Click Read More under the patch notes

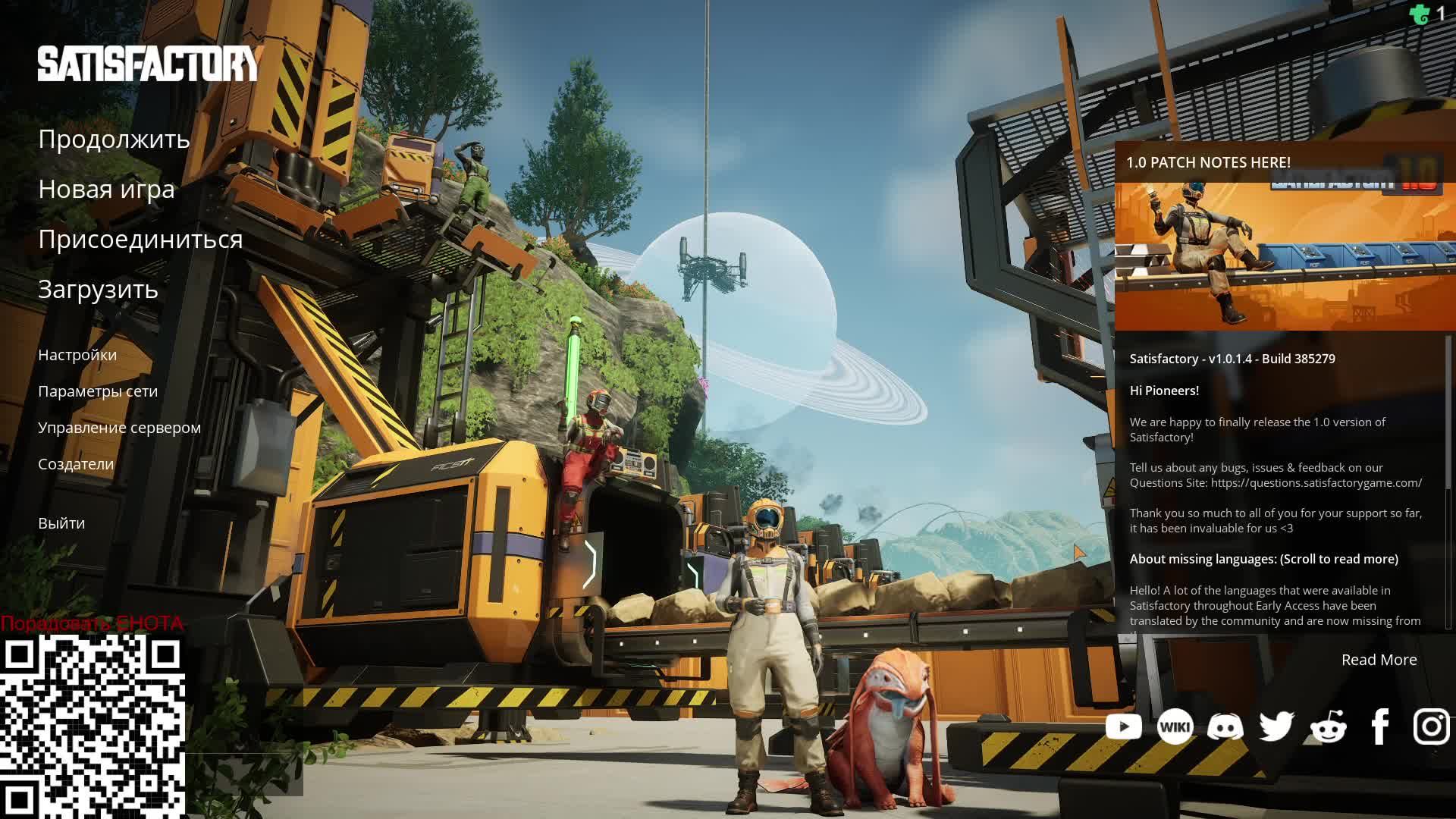click(1379, 660)
